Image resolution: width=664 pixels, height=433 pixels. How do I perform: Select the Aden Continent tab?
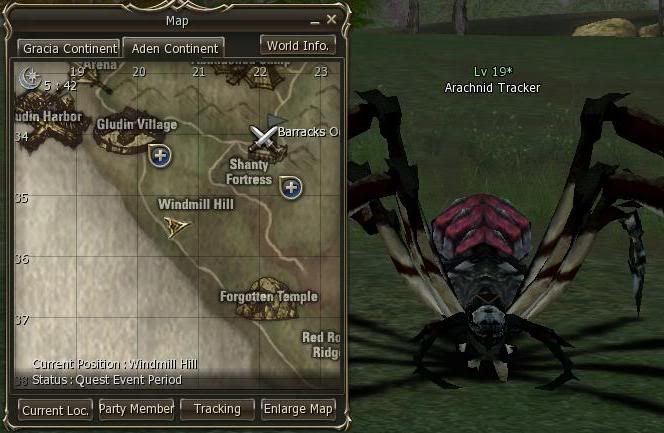(x=173, y=48)
